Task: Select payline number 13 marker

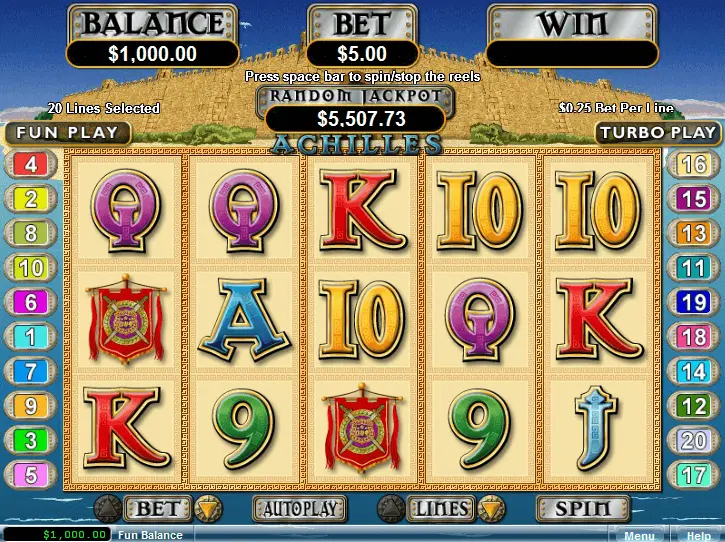Action: (693, 233)
